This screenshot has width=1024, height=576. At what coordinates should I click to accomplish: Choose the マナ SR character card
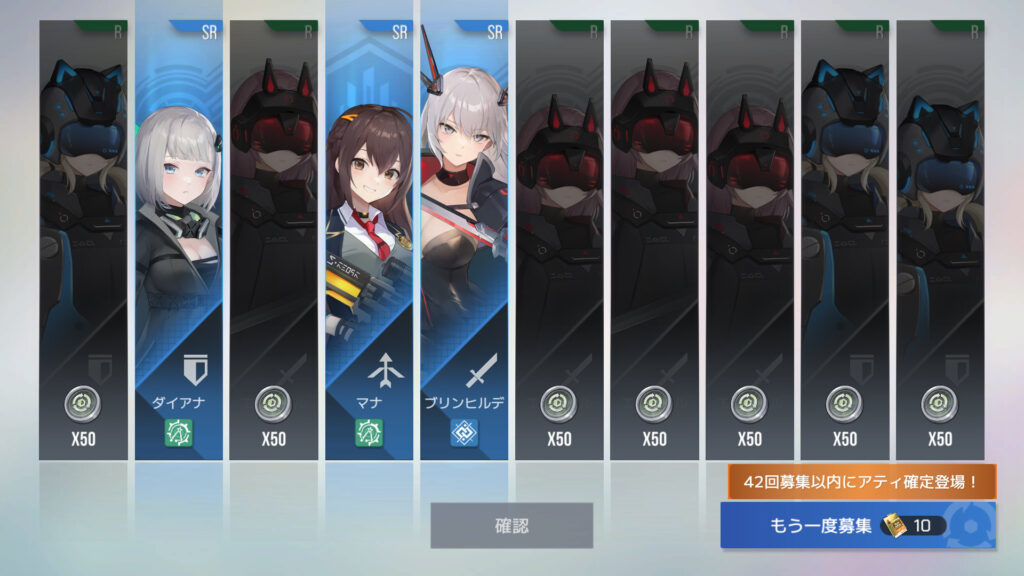[368, 240]
